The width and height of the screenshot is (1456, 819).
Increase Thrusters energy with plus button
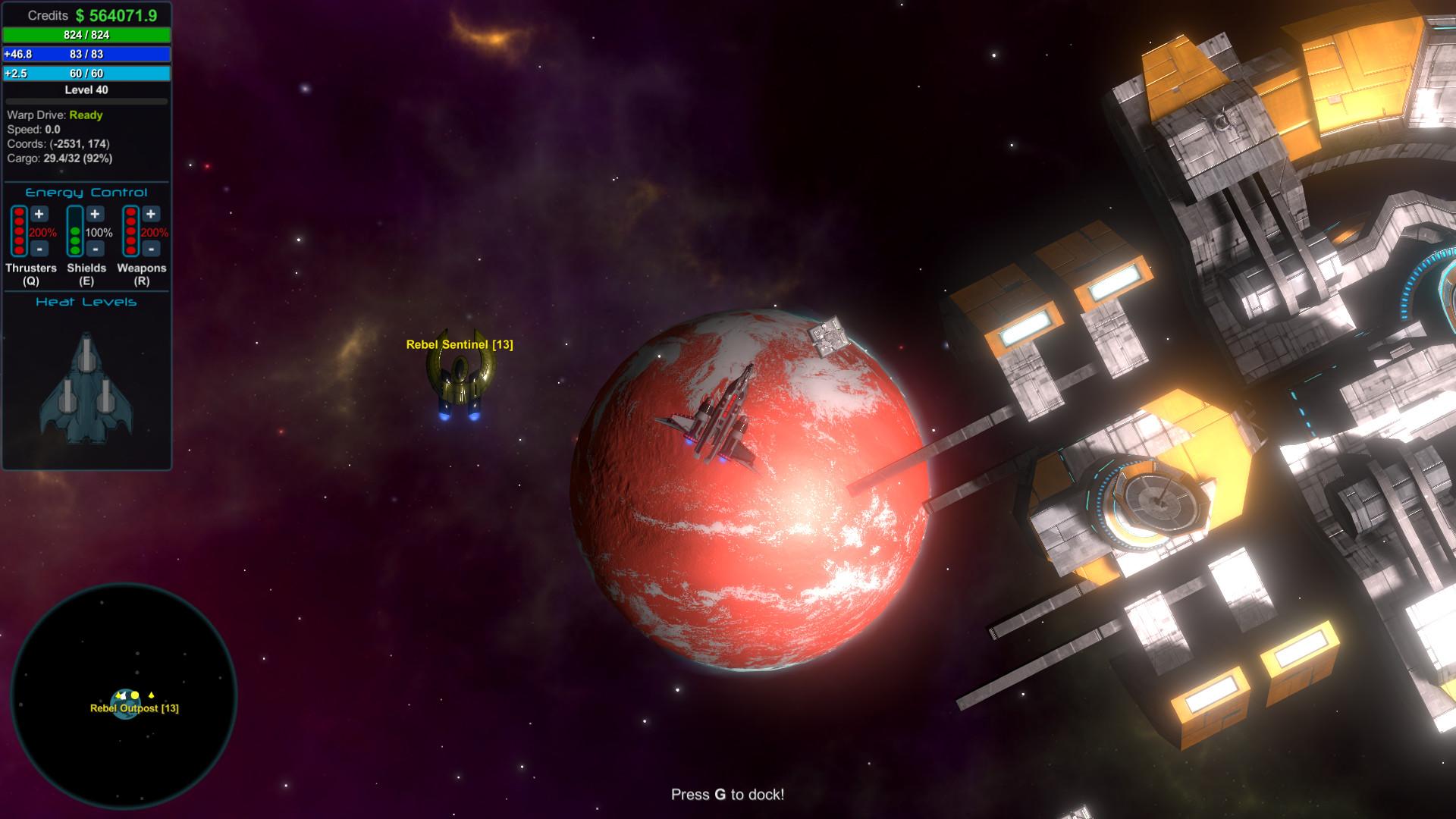pos(39,215)
